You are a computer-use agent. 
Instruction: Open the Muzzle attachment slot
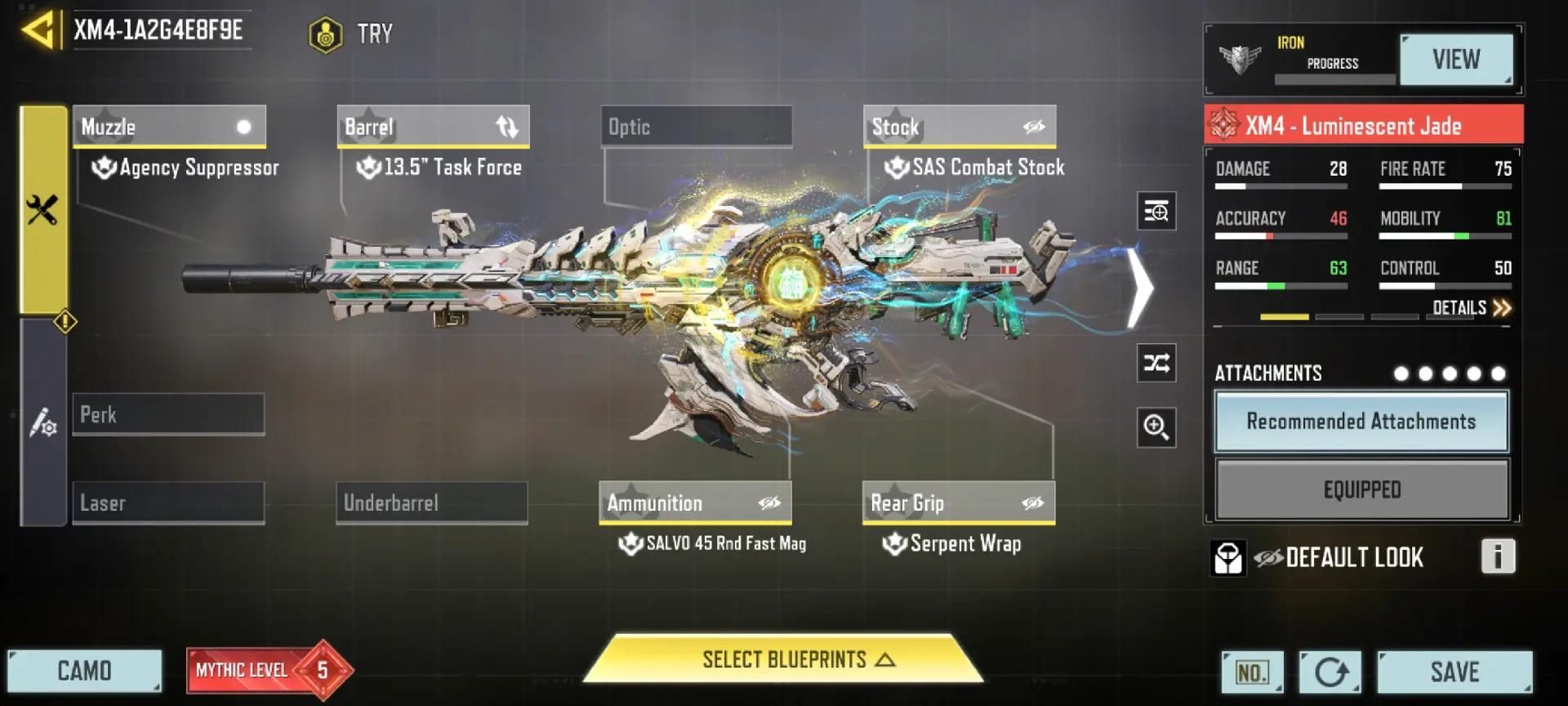(169, 127)
